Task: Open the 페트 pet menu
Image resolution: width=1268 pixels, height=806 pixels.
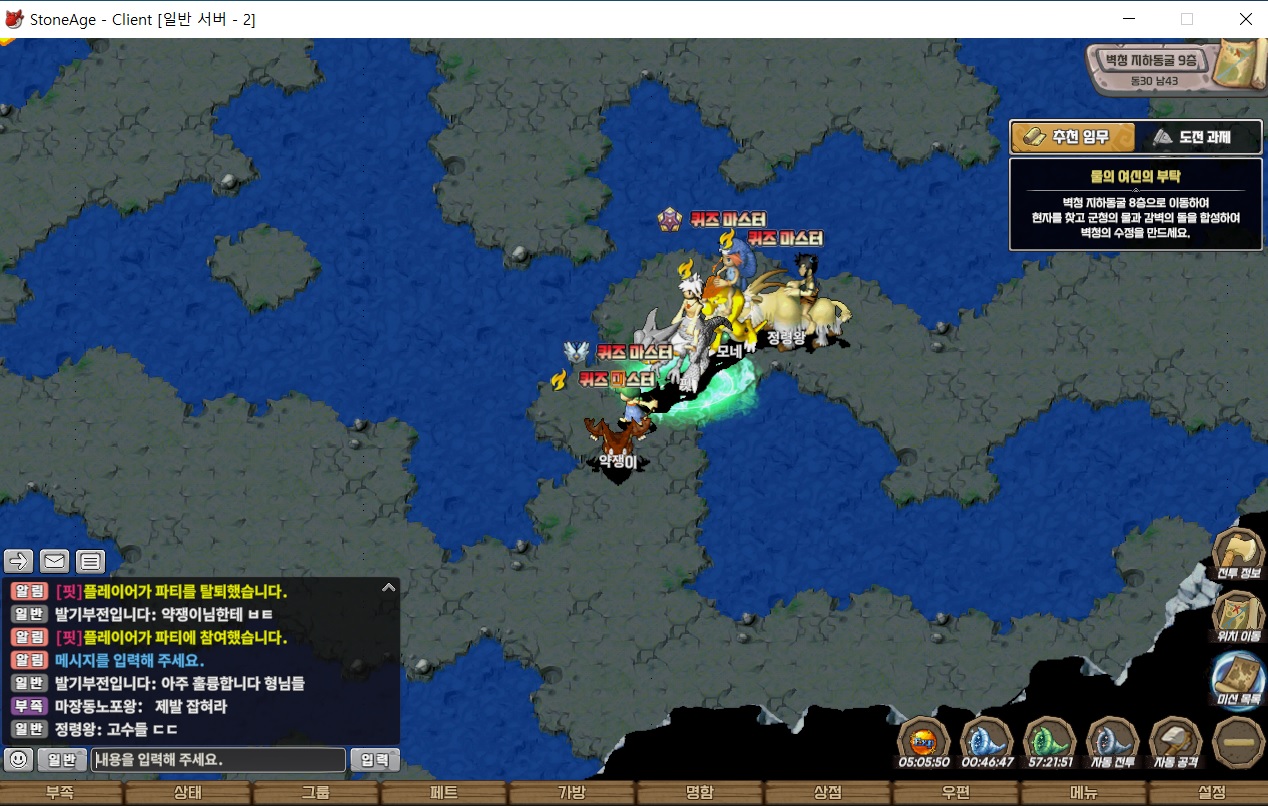Action: pyautogui.click(x=444, y=793)
